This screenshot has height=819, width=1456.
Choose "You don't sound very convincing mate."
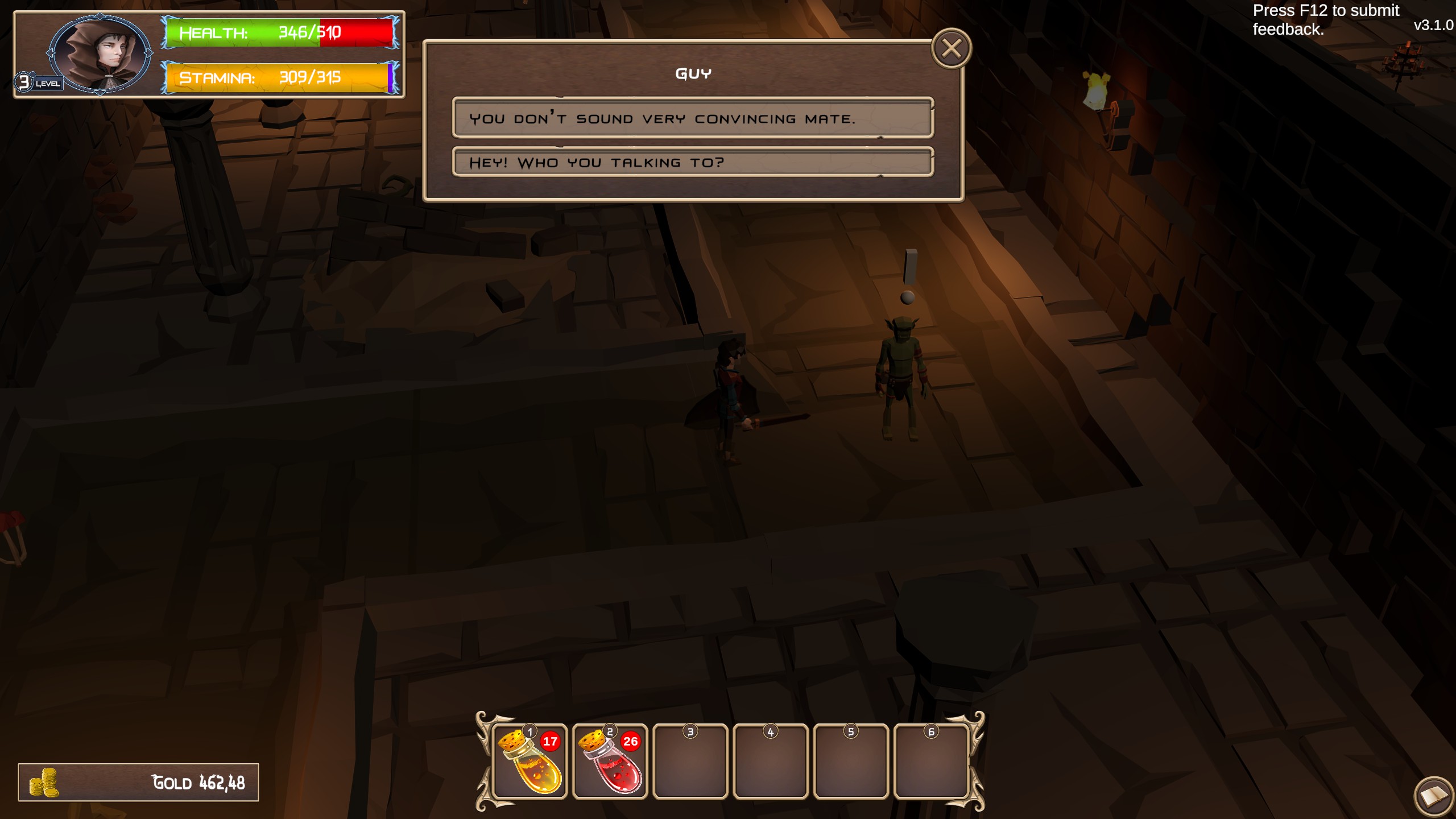(692, 118)
